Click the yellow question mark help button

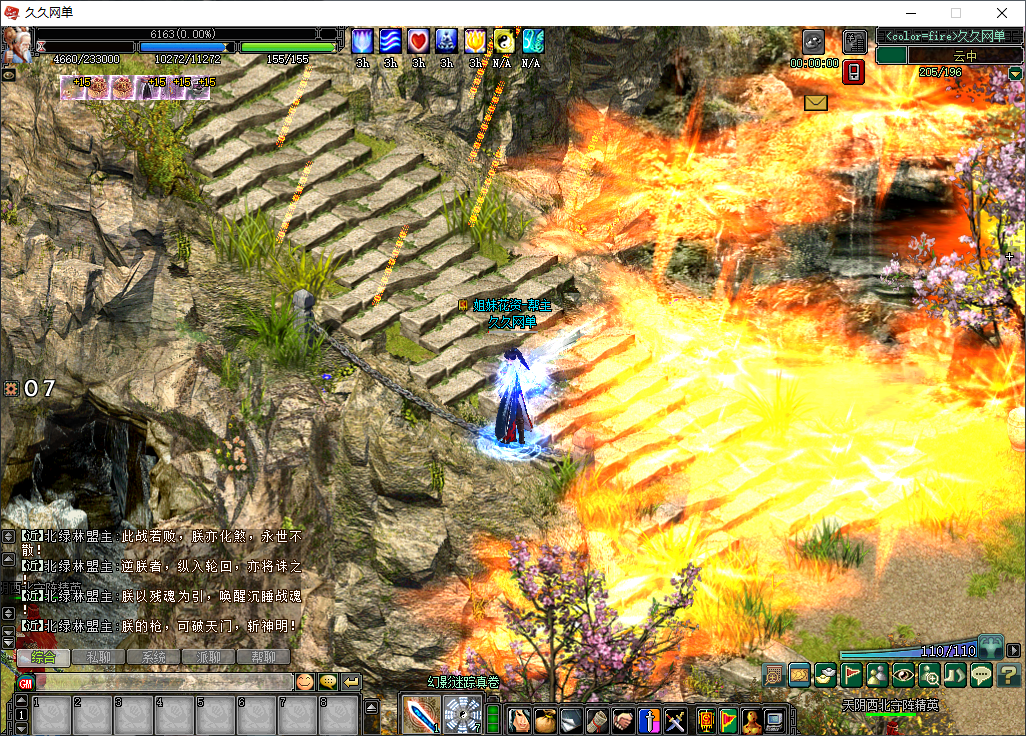(1008, 675)
